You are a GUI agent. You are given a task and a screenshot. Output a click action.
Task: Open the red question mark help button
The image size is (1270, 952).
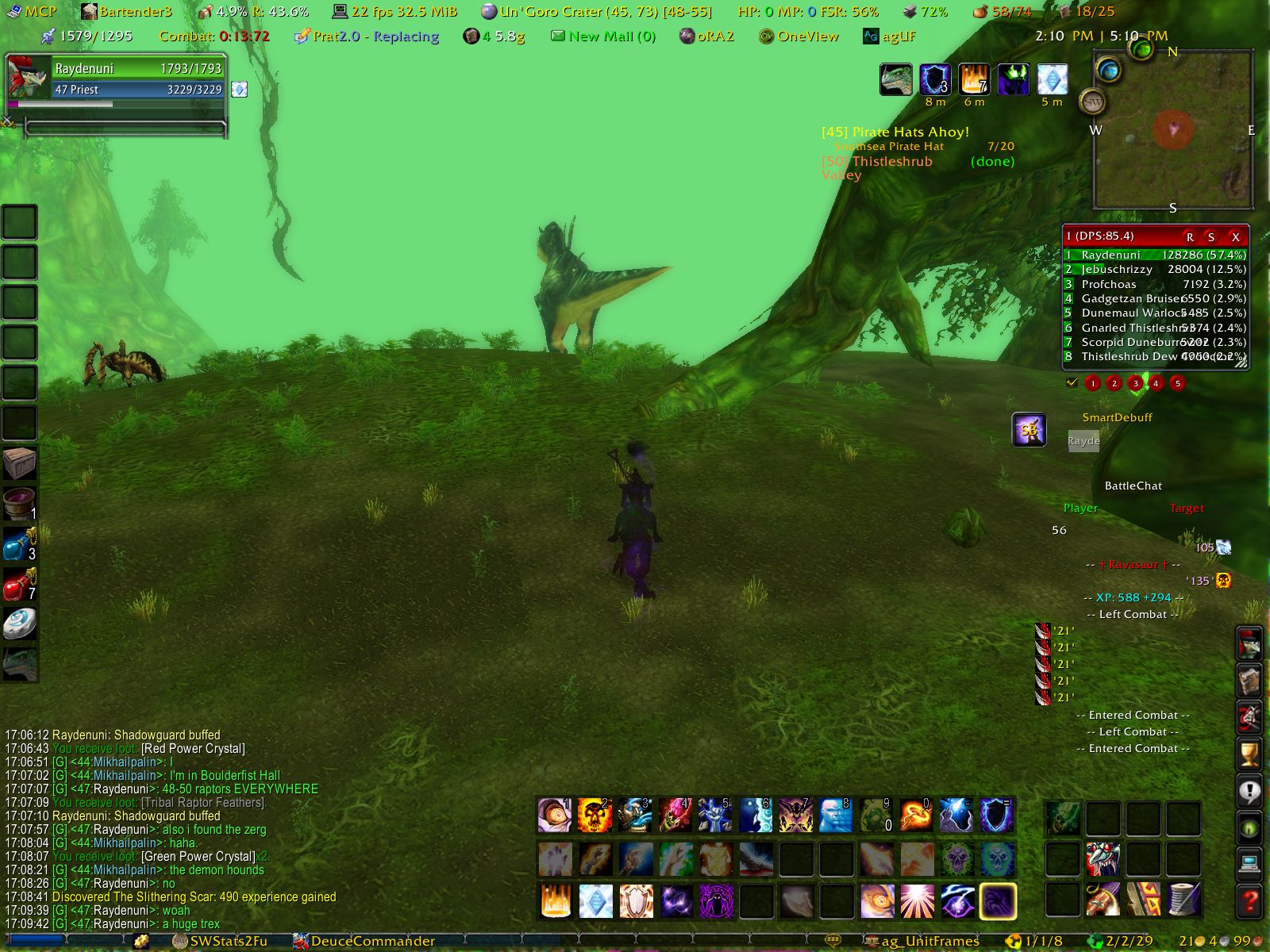(x=1249, y=901)
